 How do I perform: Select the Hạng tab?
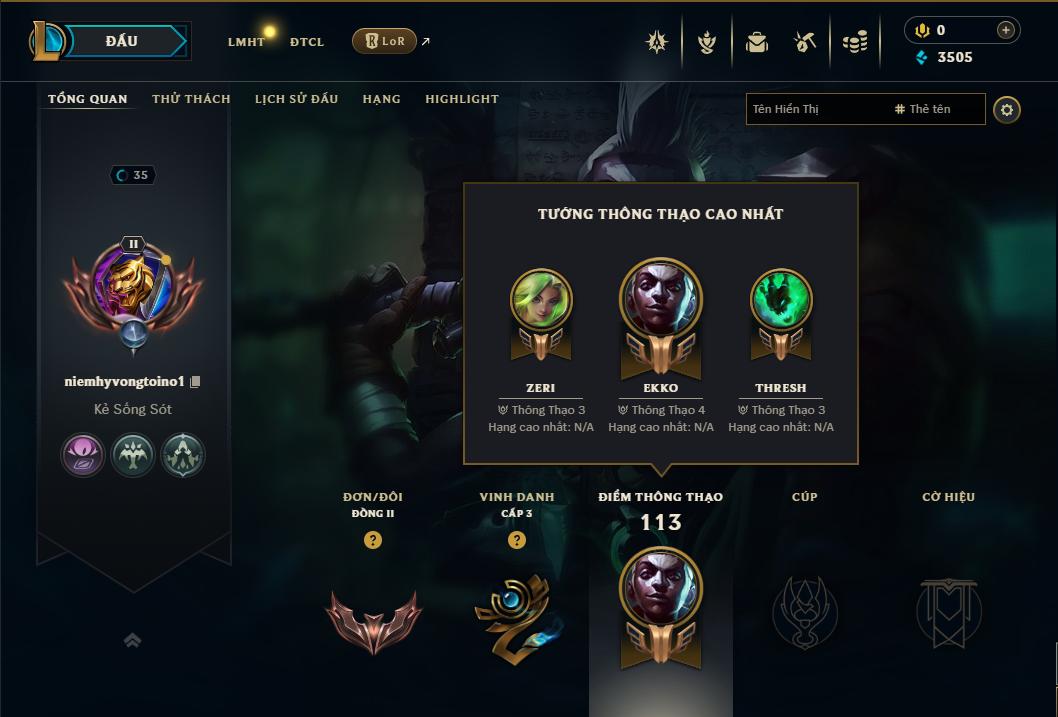pos(381,99)
